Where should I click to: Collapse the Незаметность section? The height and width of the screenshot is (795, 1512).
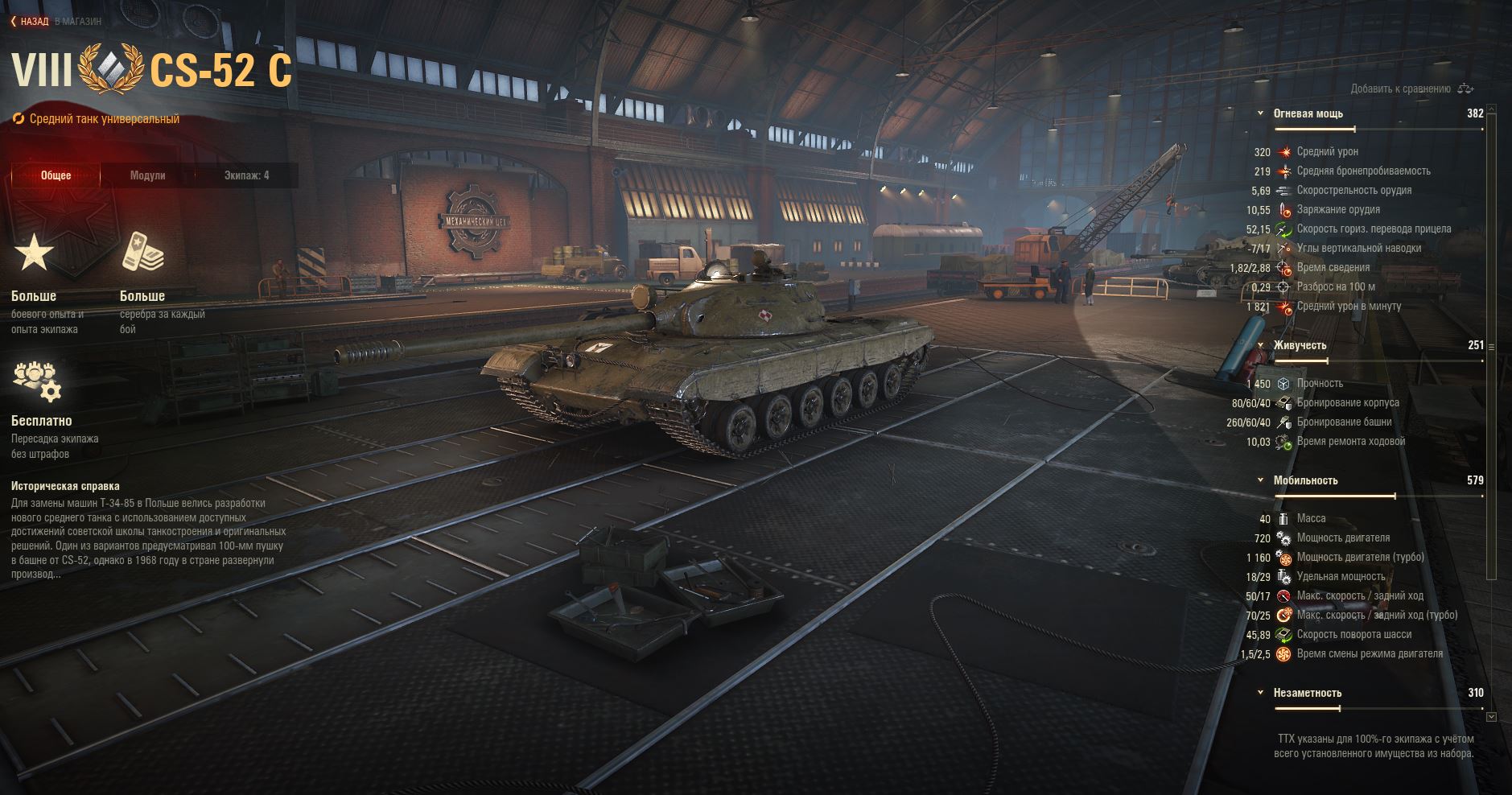1261,693
